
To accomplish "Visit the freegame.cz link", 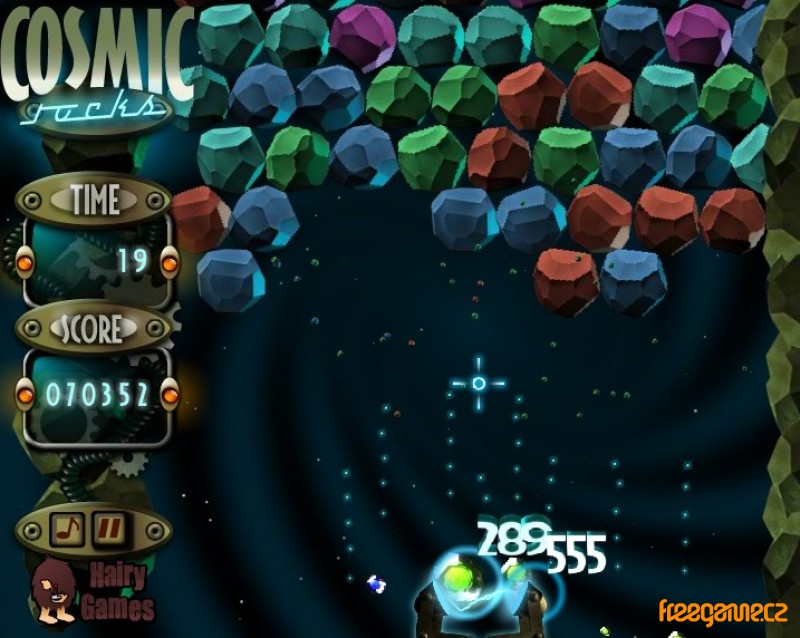I will [723, 609].
